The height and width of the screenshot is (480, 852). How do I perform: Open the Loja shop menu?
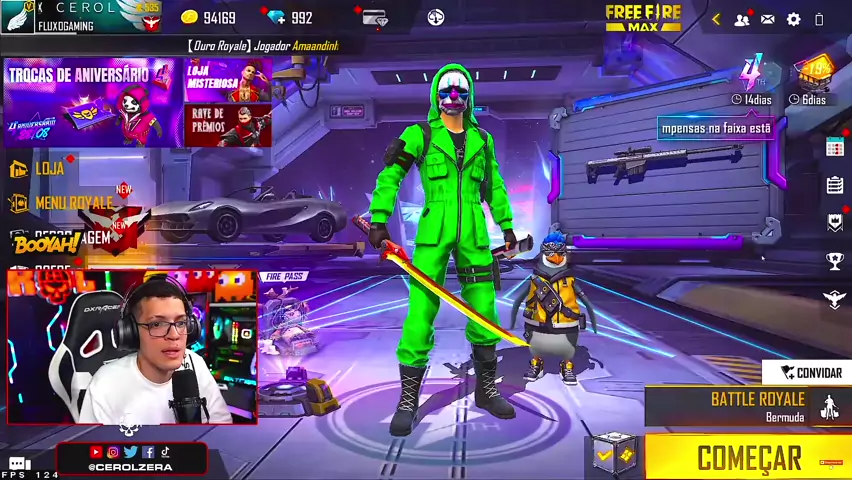tap(48, 168)
